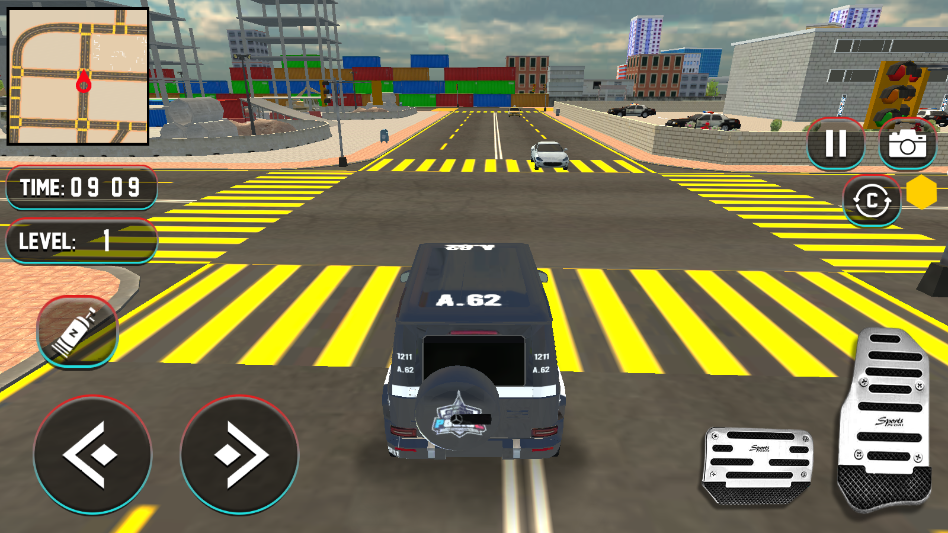The image size is (948, 533).
Task: Open the road minimap
Action: [78, 77]
